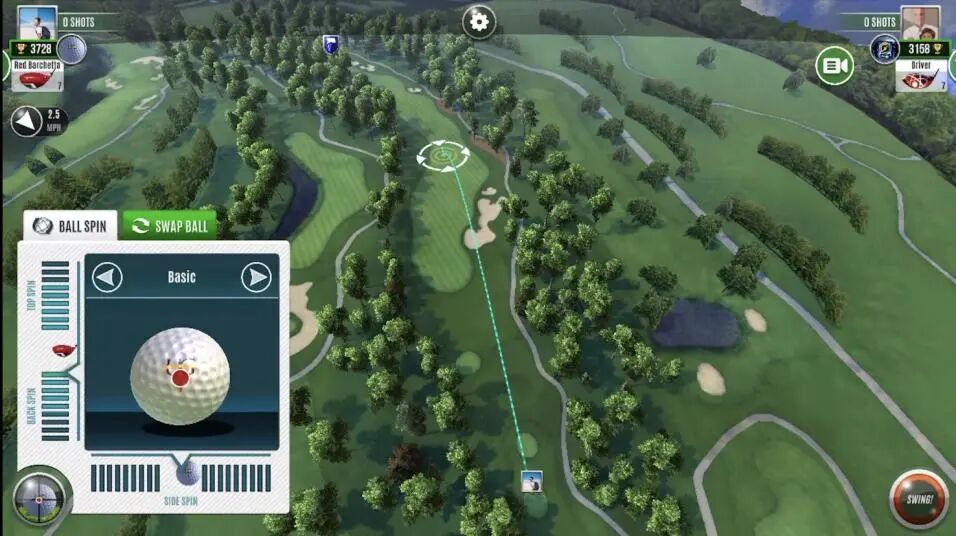Select the Ball Spin tab
This screenshot has width=956, height=536.
pos(70,225)
